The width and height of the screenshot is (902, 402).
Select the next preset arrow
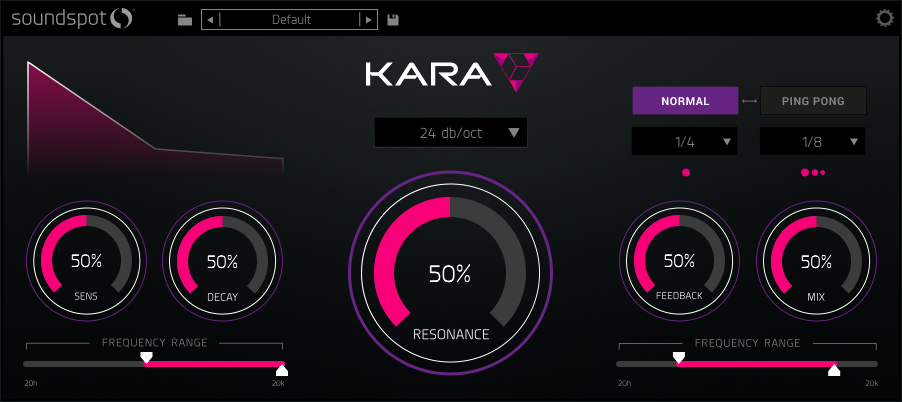pos(368,19)
